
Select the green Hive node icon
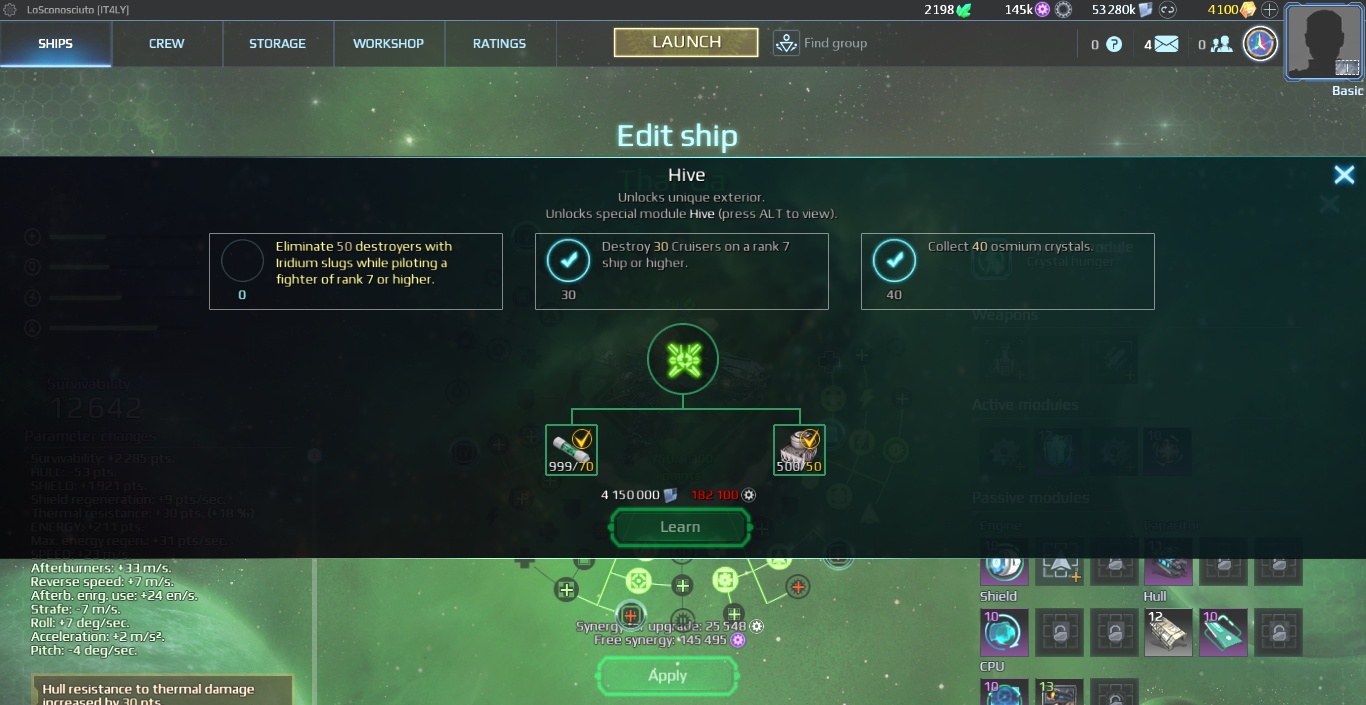pos(683,359)
